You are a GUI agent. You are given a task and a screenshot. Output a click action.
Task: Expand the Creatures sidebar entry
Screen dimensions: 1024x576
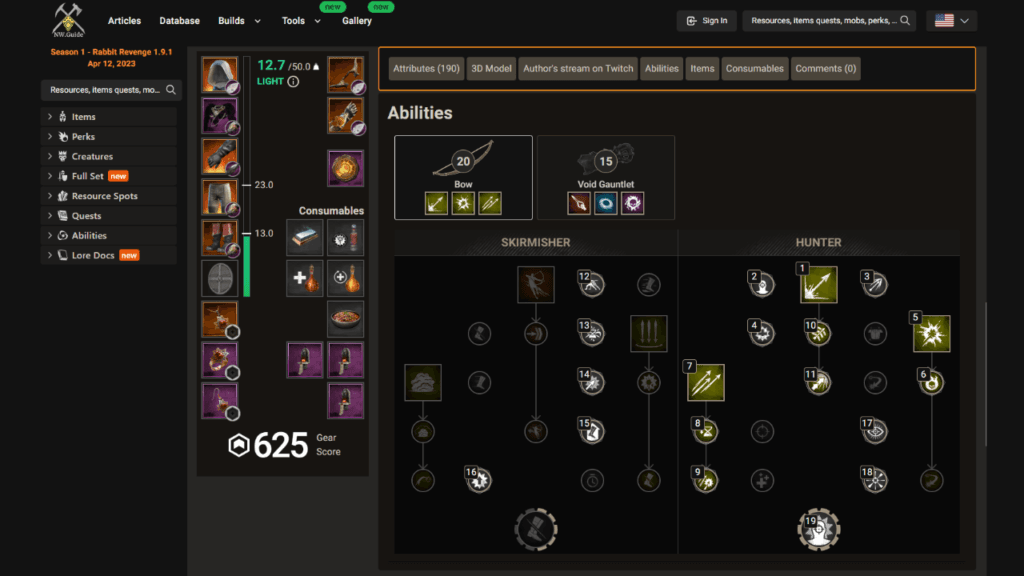tap(92, 156)
